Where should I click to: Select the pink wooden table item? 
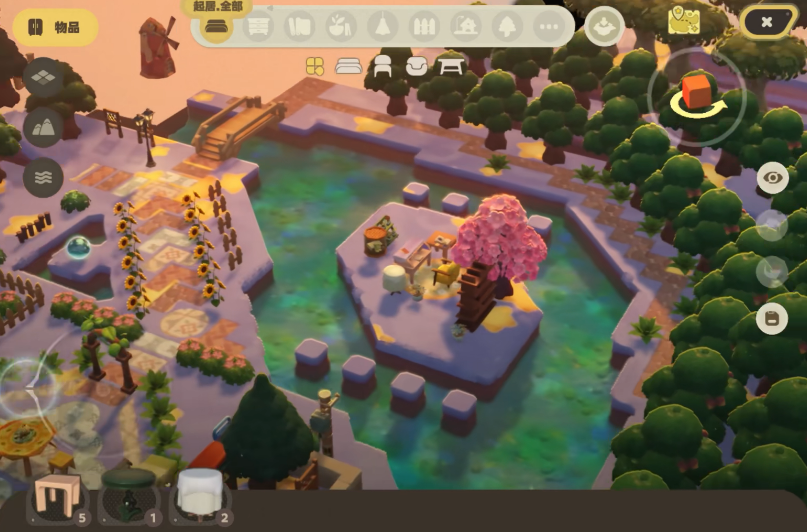point(55,495)
